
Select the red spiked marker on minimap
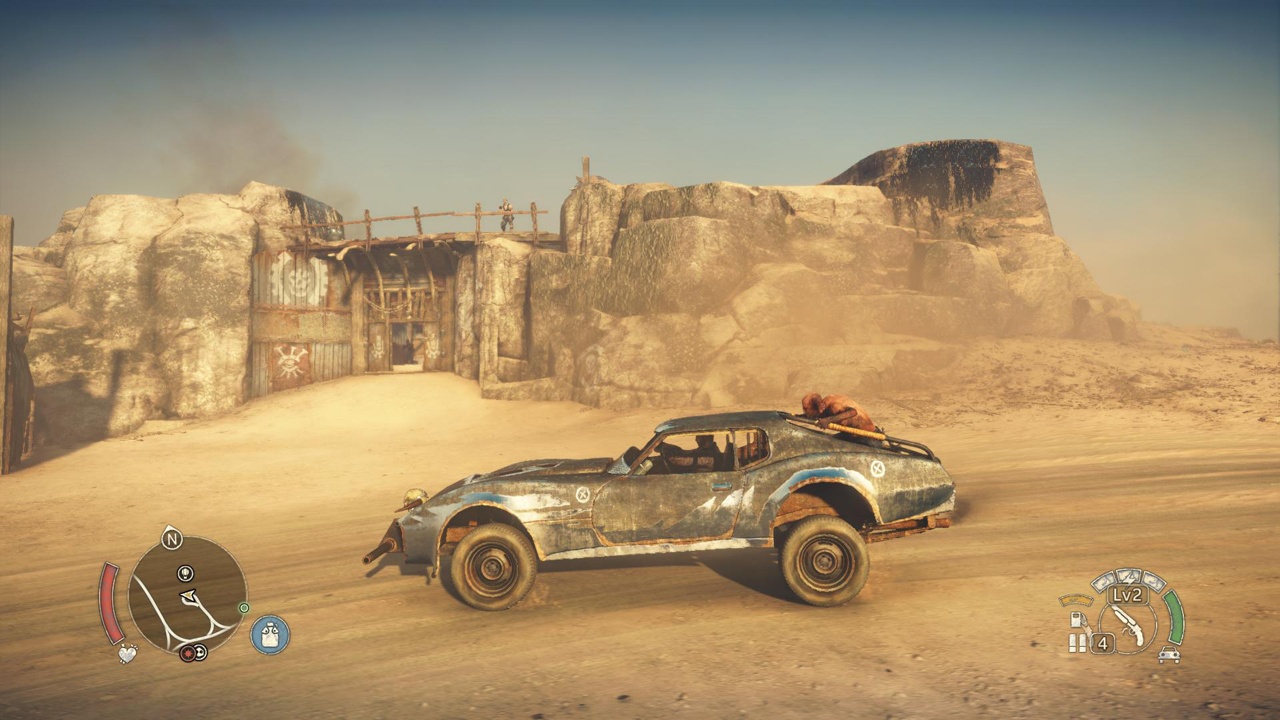186,654
